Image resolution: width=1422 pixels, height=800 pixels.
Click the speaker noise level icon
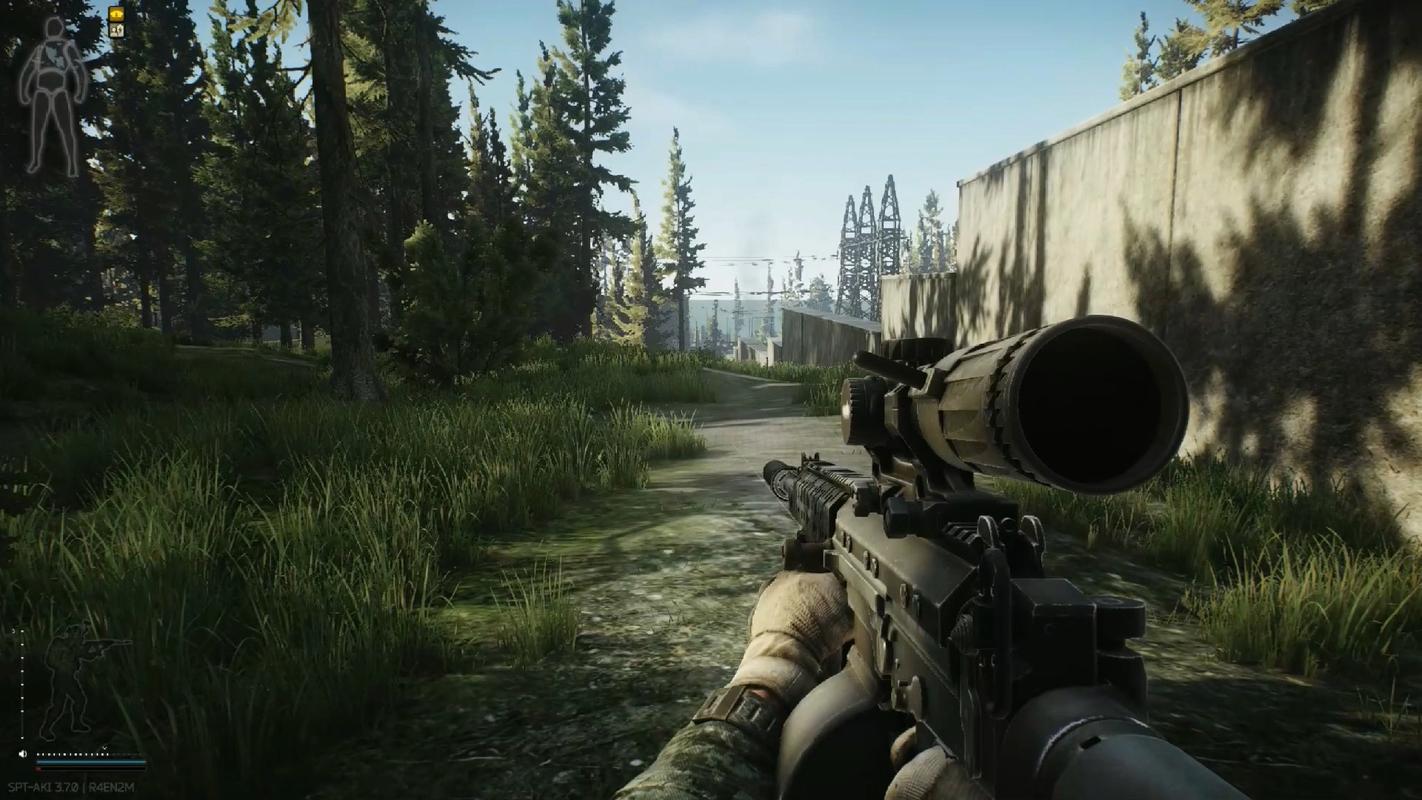23,754
